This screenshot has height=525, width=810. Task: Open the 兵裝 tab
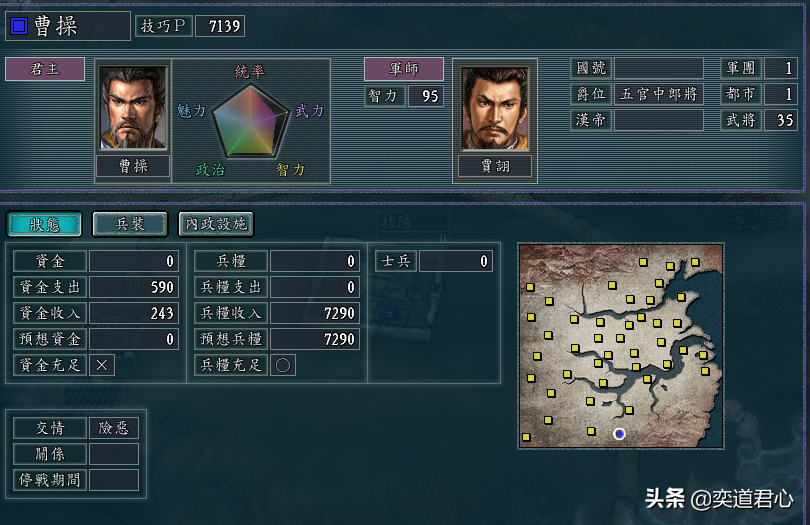coord(131,224)
